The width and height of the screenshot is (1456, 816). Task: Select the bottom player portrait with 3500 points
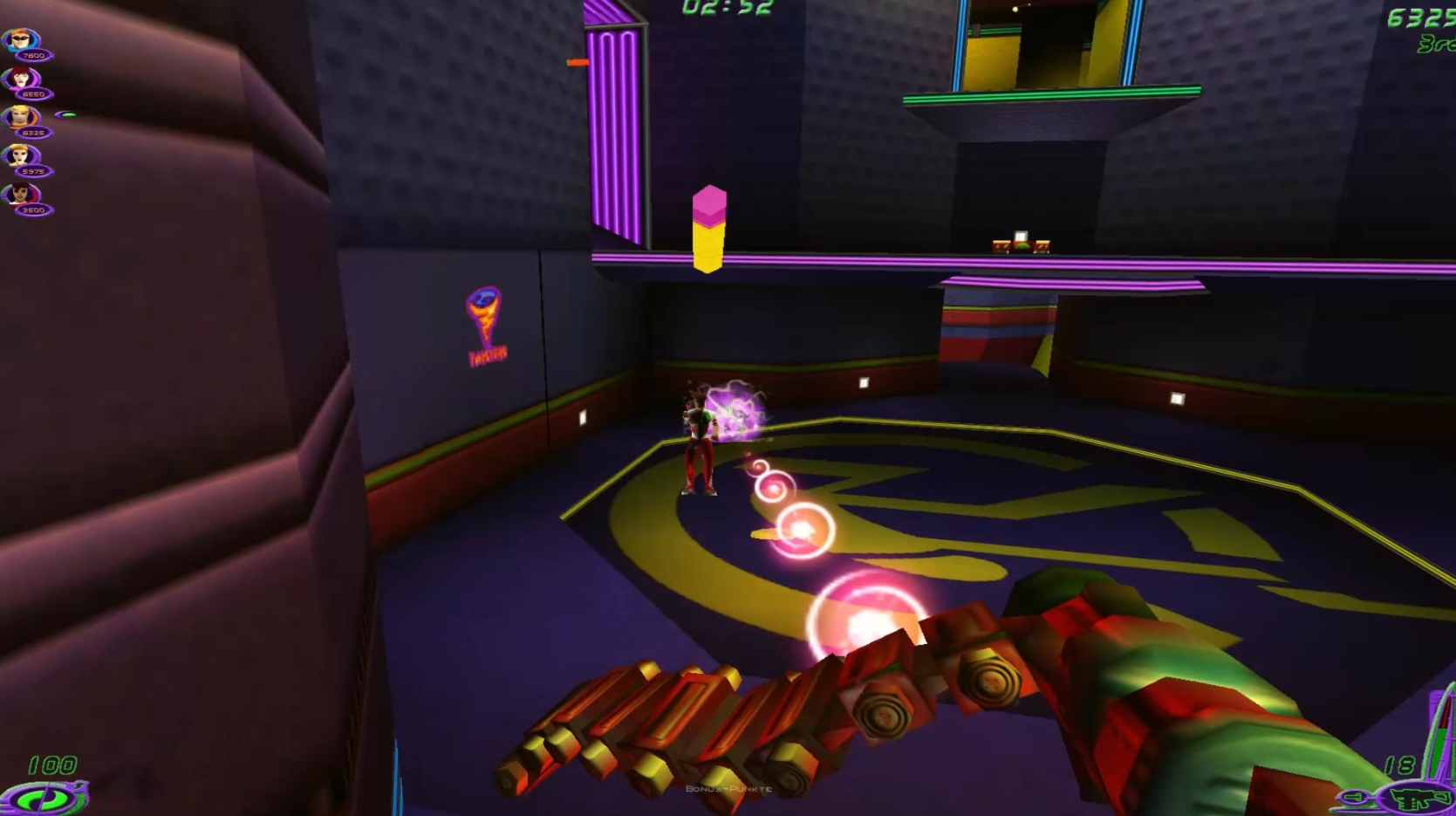point(20,194)
